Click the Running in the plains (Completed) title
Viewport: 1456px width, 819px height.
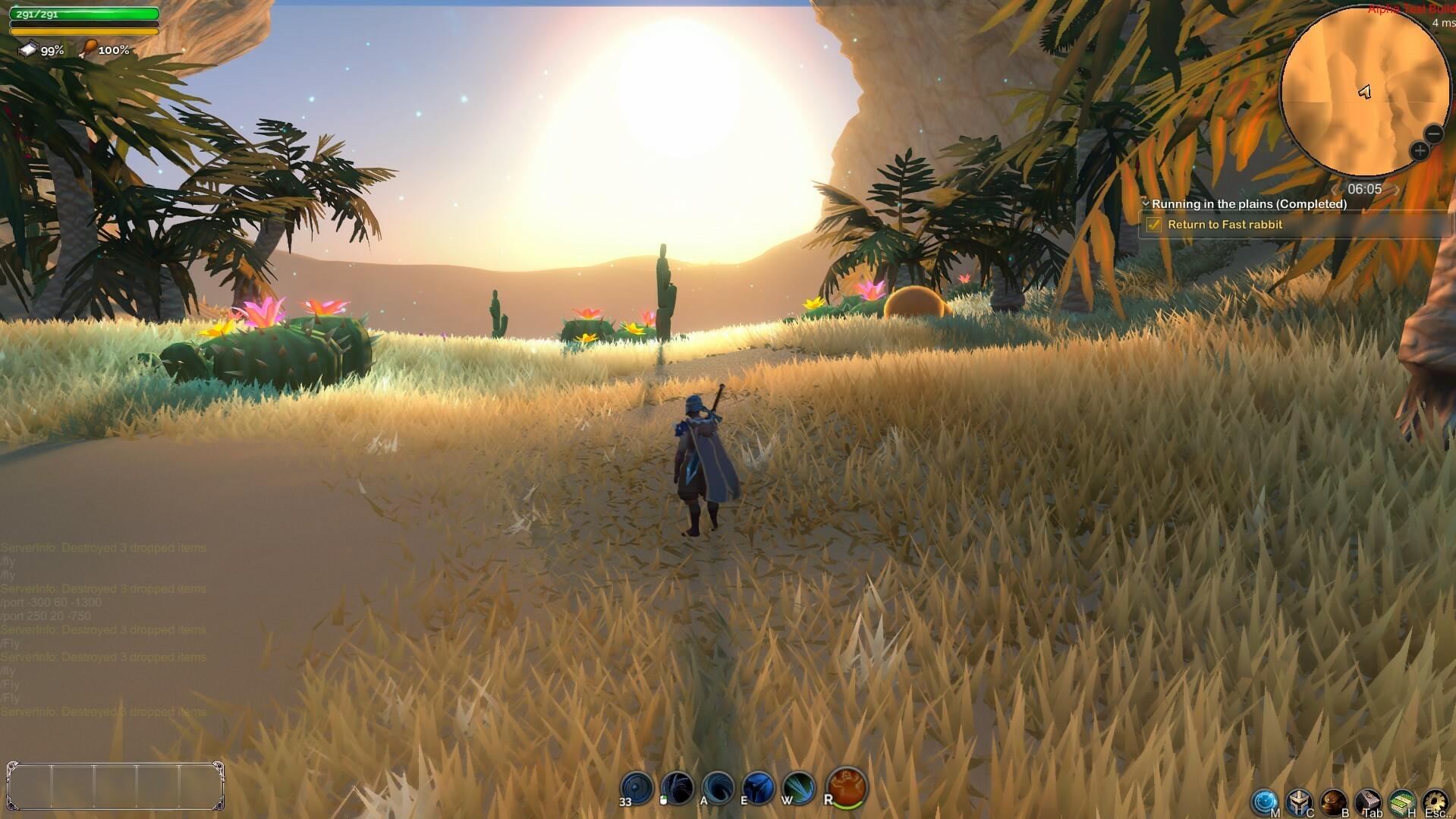tap(1248, 203)
